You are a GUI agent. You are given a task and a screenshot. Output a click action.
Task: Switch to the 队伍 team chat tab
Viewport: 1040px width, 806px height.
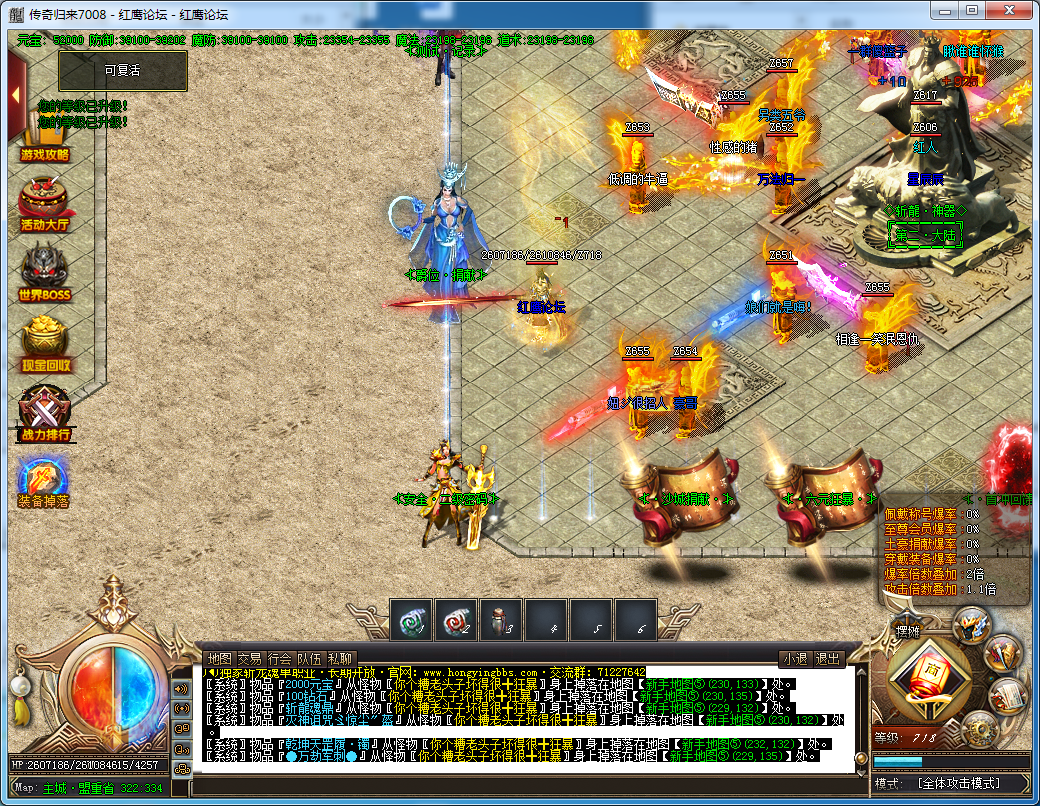click(310, 659)
